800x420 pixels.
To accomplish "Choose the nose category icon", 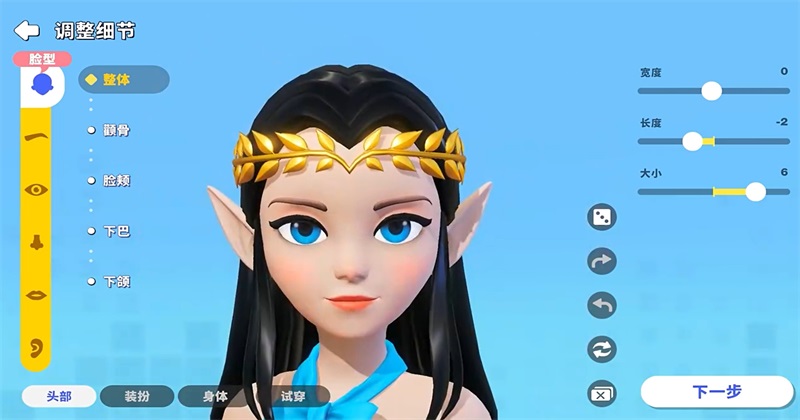I will coord(36,241).
